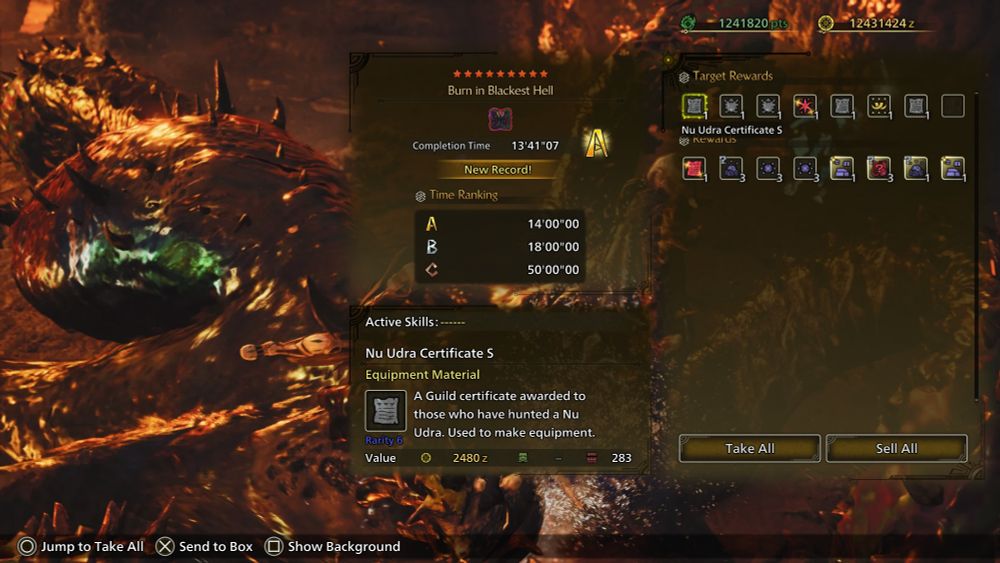Select the highlighted Nu Udra Certificate S slot
1000x563 pixels.
coord(694,106)
